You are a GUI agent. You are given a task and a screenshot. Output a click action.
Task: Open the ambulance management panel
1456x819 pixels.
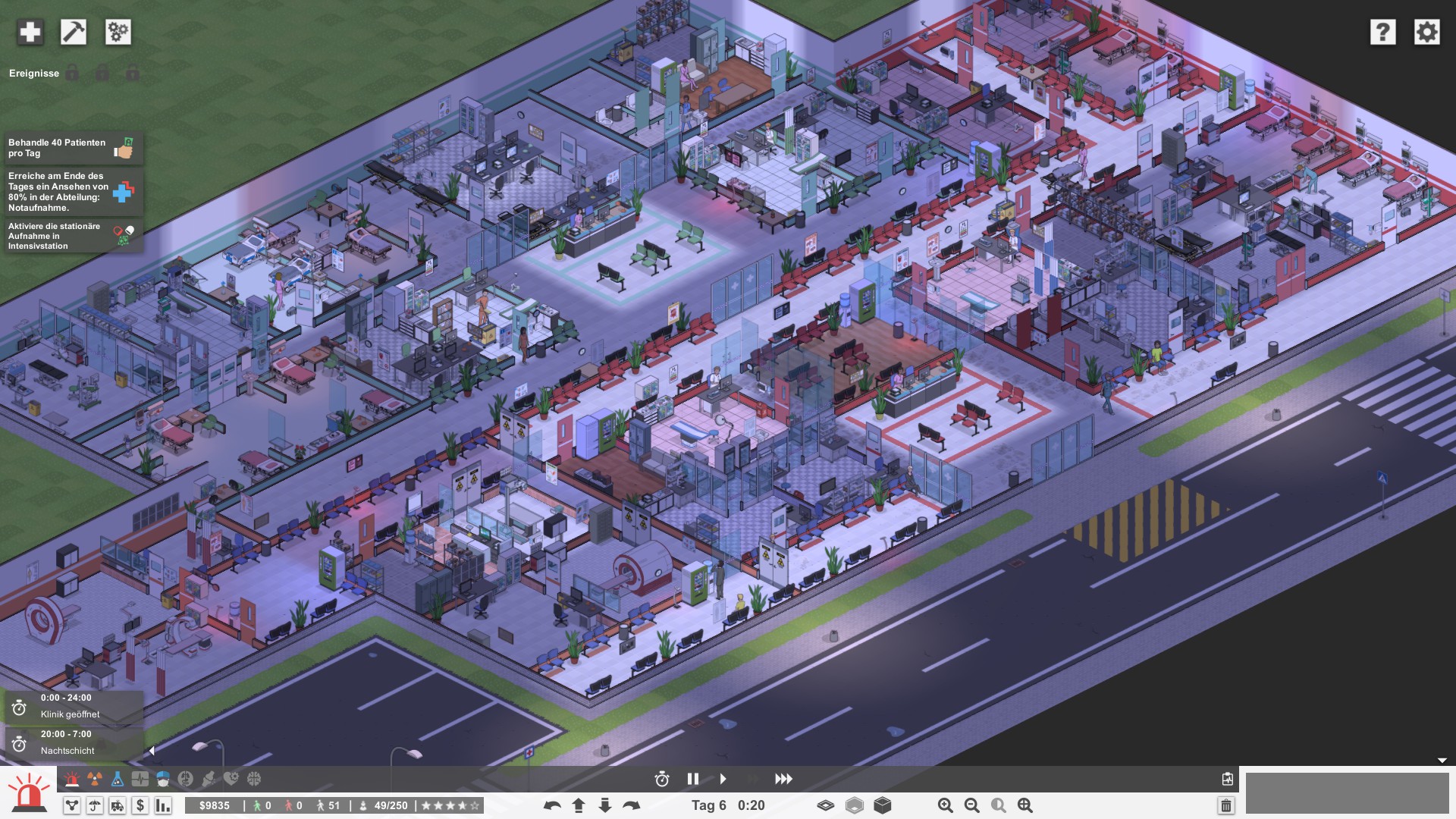pyautogui.click(x=118, y=806)
